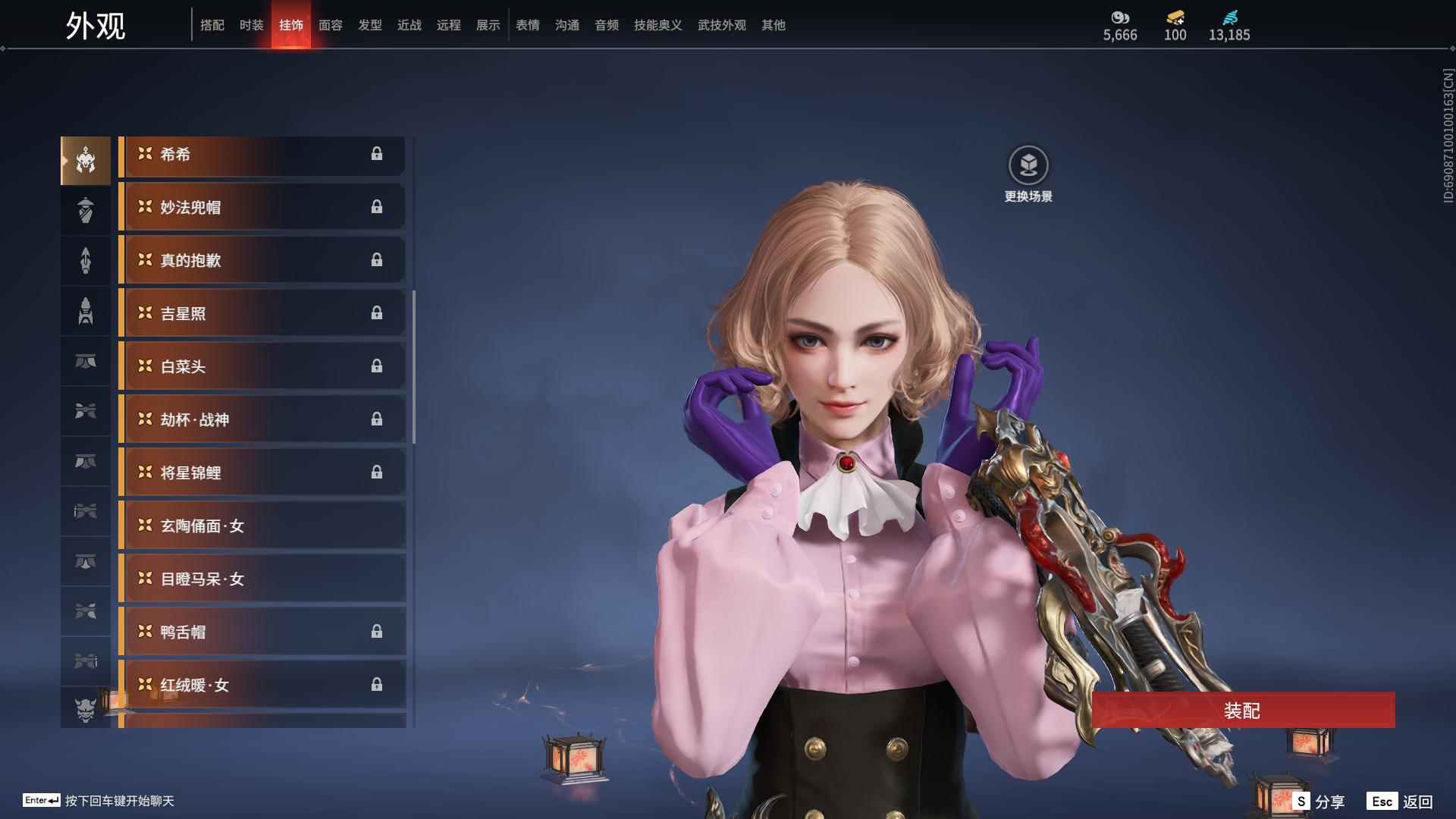
Task: Choose the 鸭舌帽 list entry
Action: 262,632
